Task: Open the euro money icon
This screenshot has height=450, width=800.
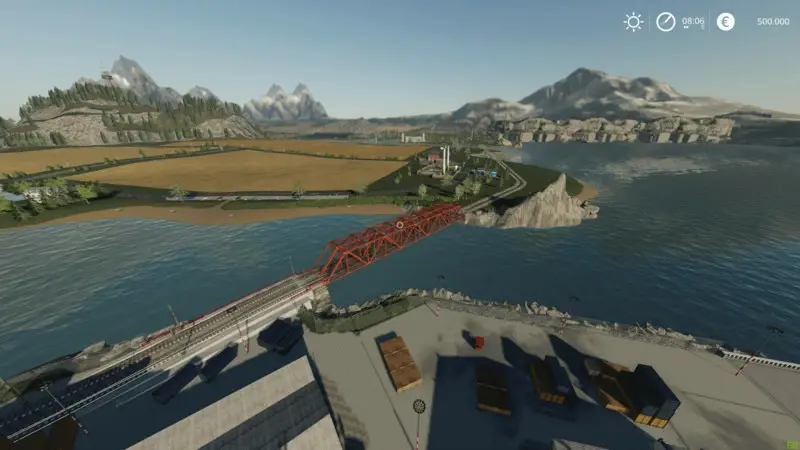Action: [x=726, y=21]
